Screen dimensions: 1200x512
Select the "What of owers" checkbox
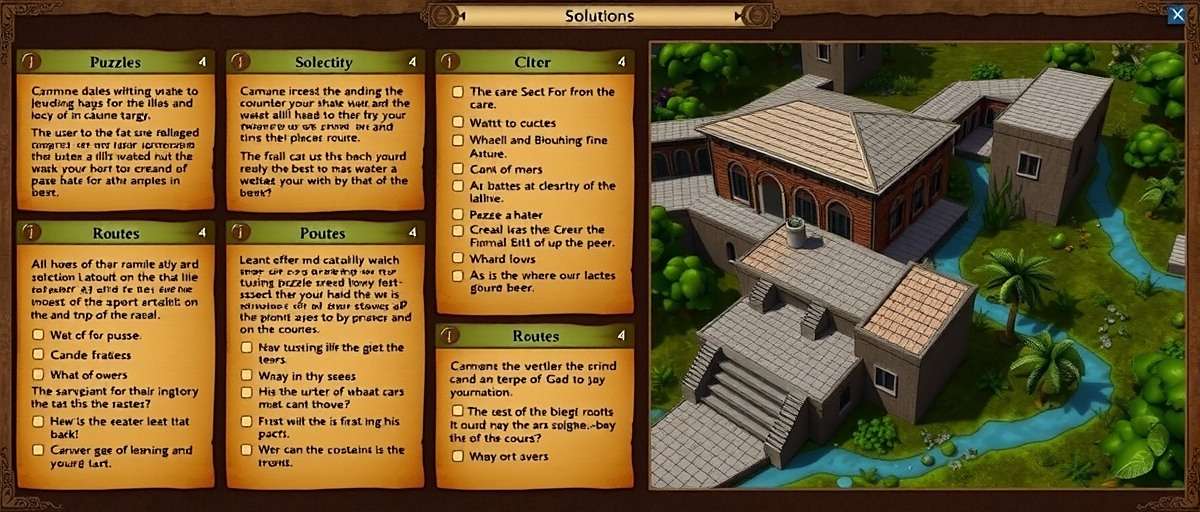(x=38, y=374)
